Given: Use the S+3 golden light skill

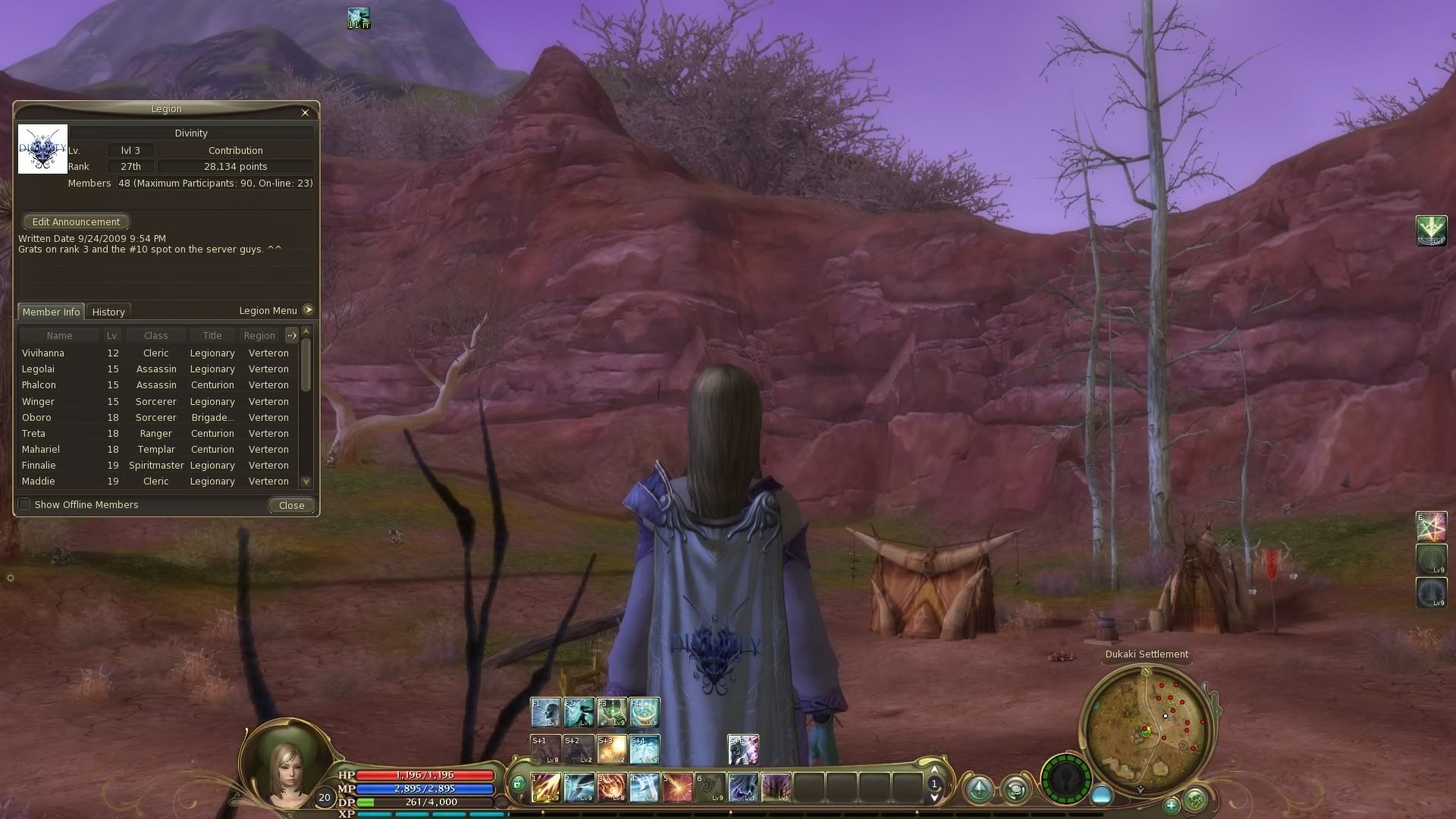Looking at the screenshot, I should (611, 748).
